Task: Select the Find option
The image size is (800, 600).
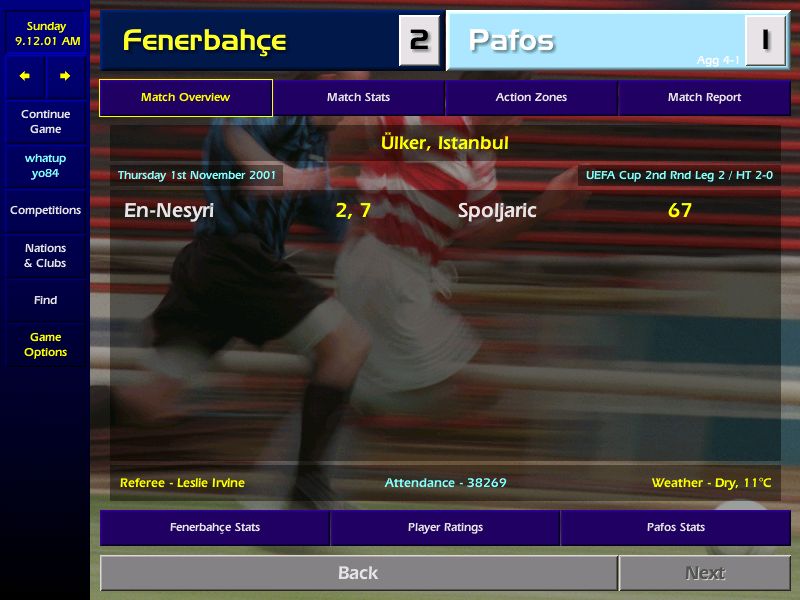Action: [45, 300]
